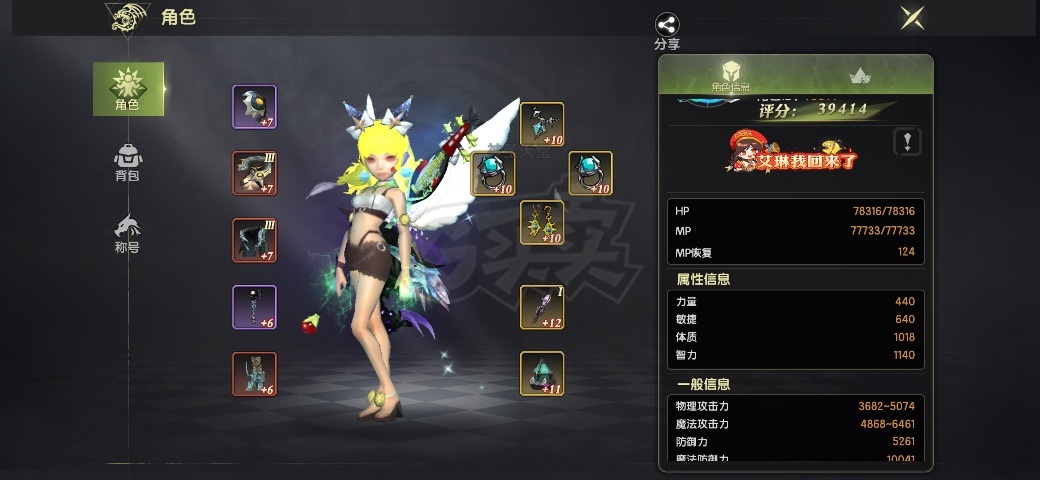Viewport: 1040px width, 480px height.
Task: Open the +12 weapon slot
Action: pyautogui.click(x=542, y=307)
